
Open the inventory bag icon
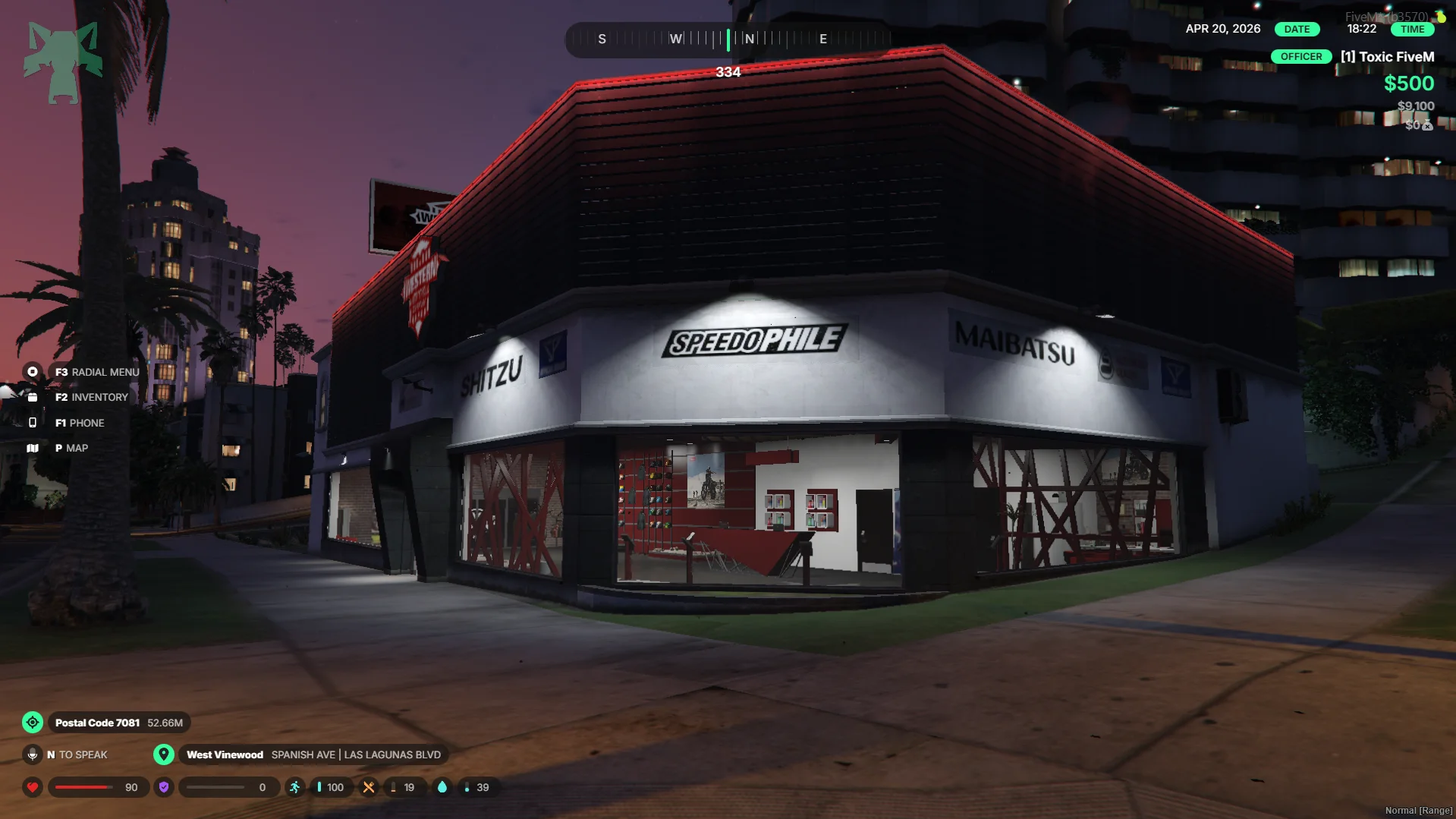pos(33,397)
